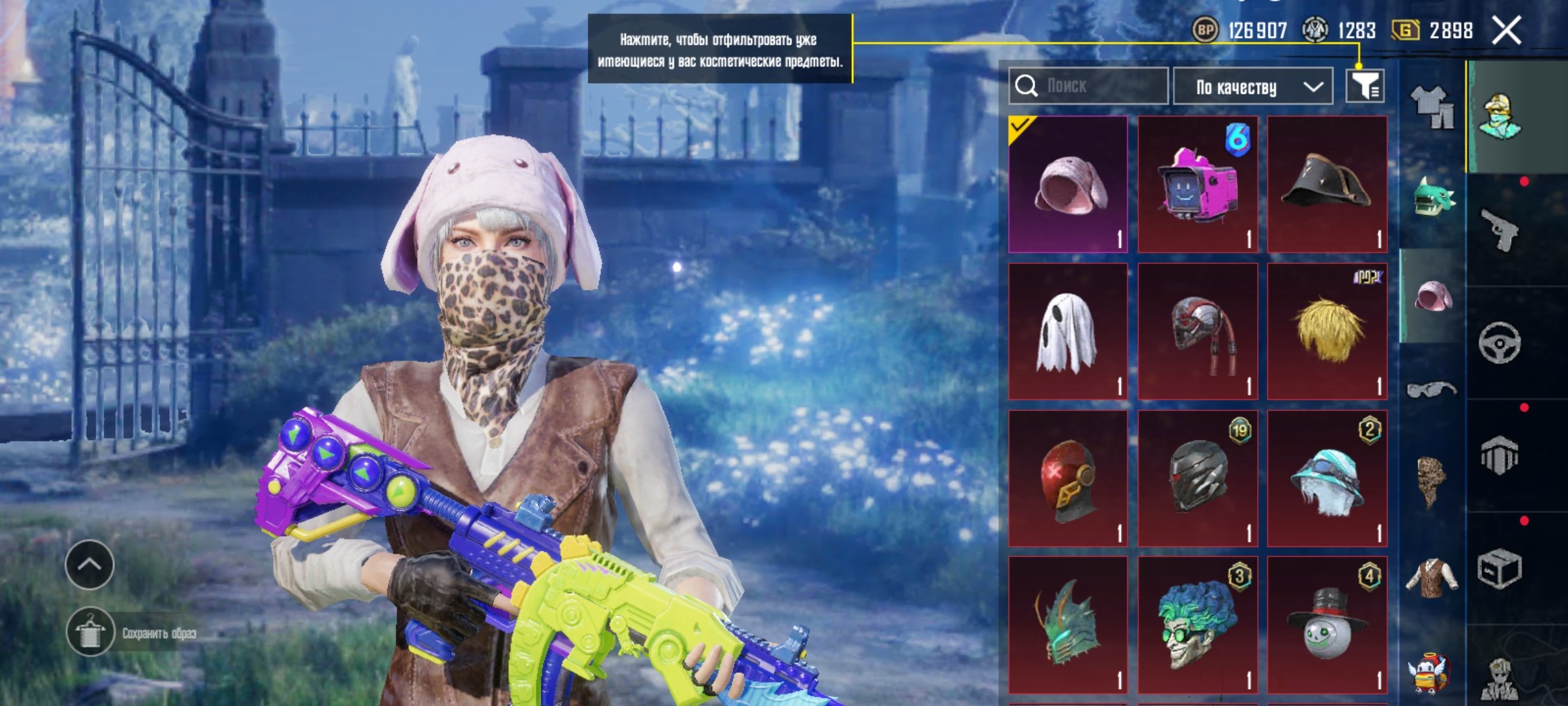This screenshot has width=1568, height=706.
Task: Pick the snowman head with top hat
Action: pyautogui.click(x=1327, y=626)
